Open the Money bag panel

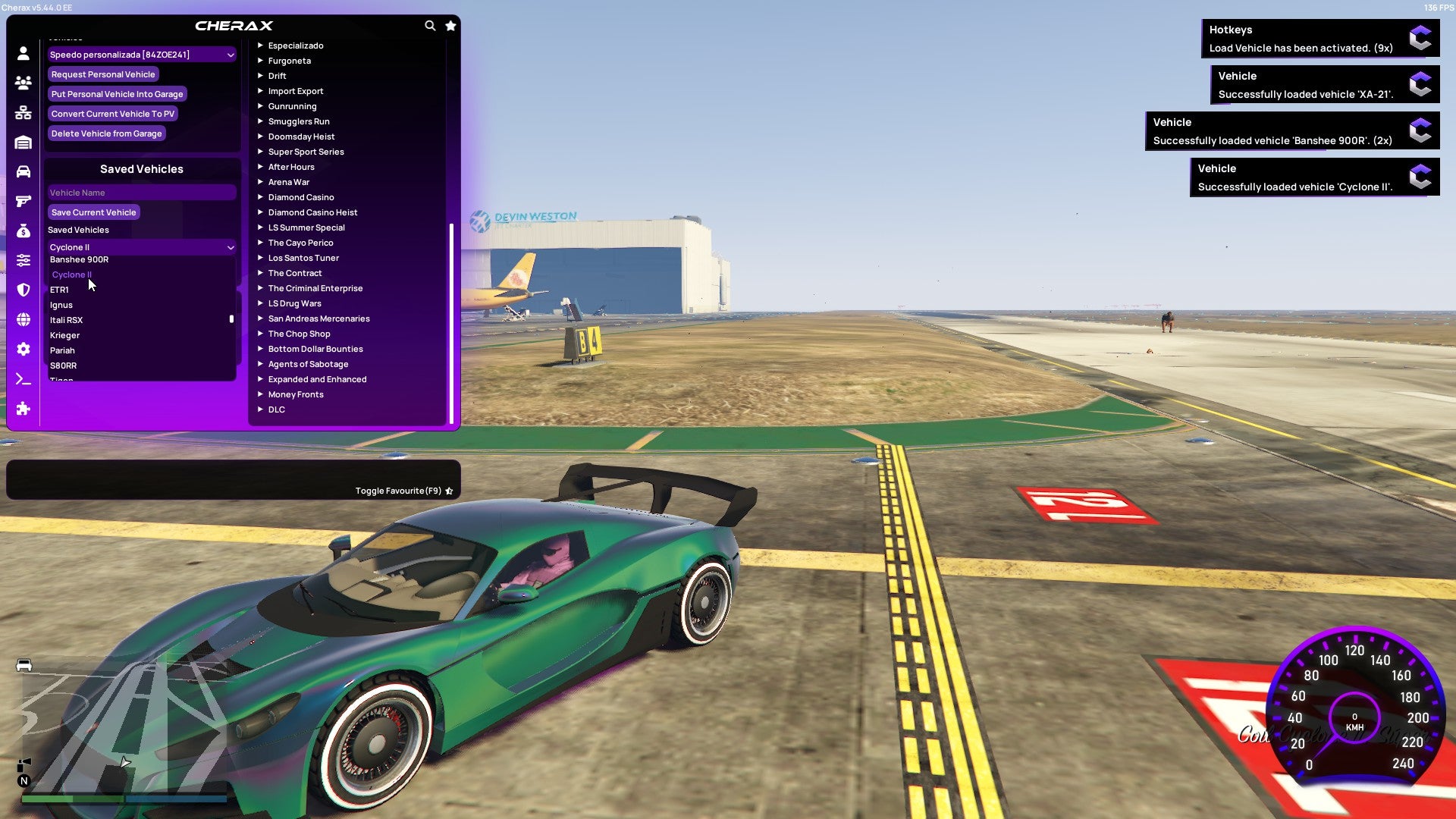click(x=23, y=231)
